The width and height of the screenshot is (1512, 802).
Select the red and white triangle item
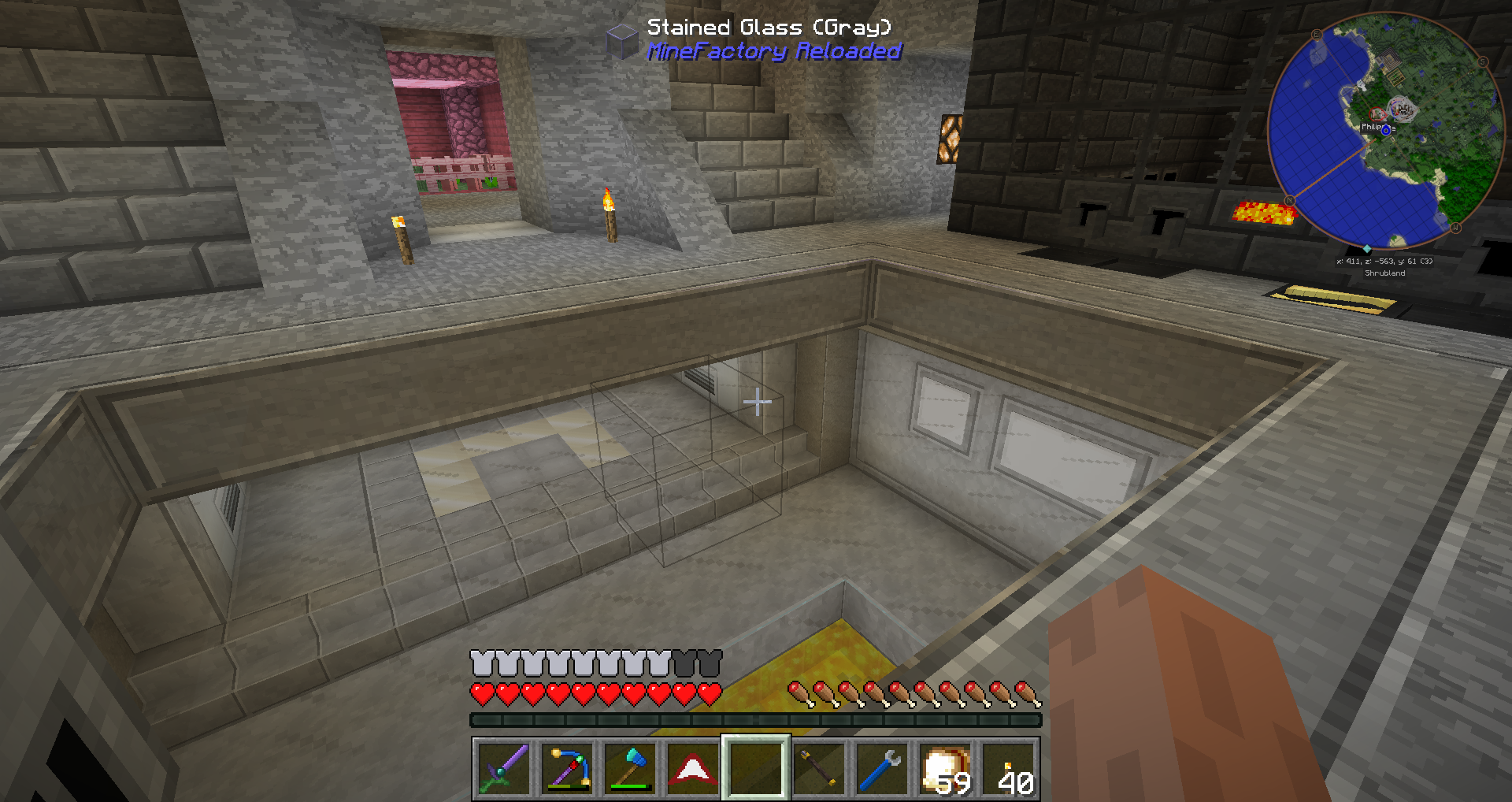(x=693, y=768)
